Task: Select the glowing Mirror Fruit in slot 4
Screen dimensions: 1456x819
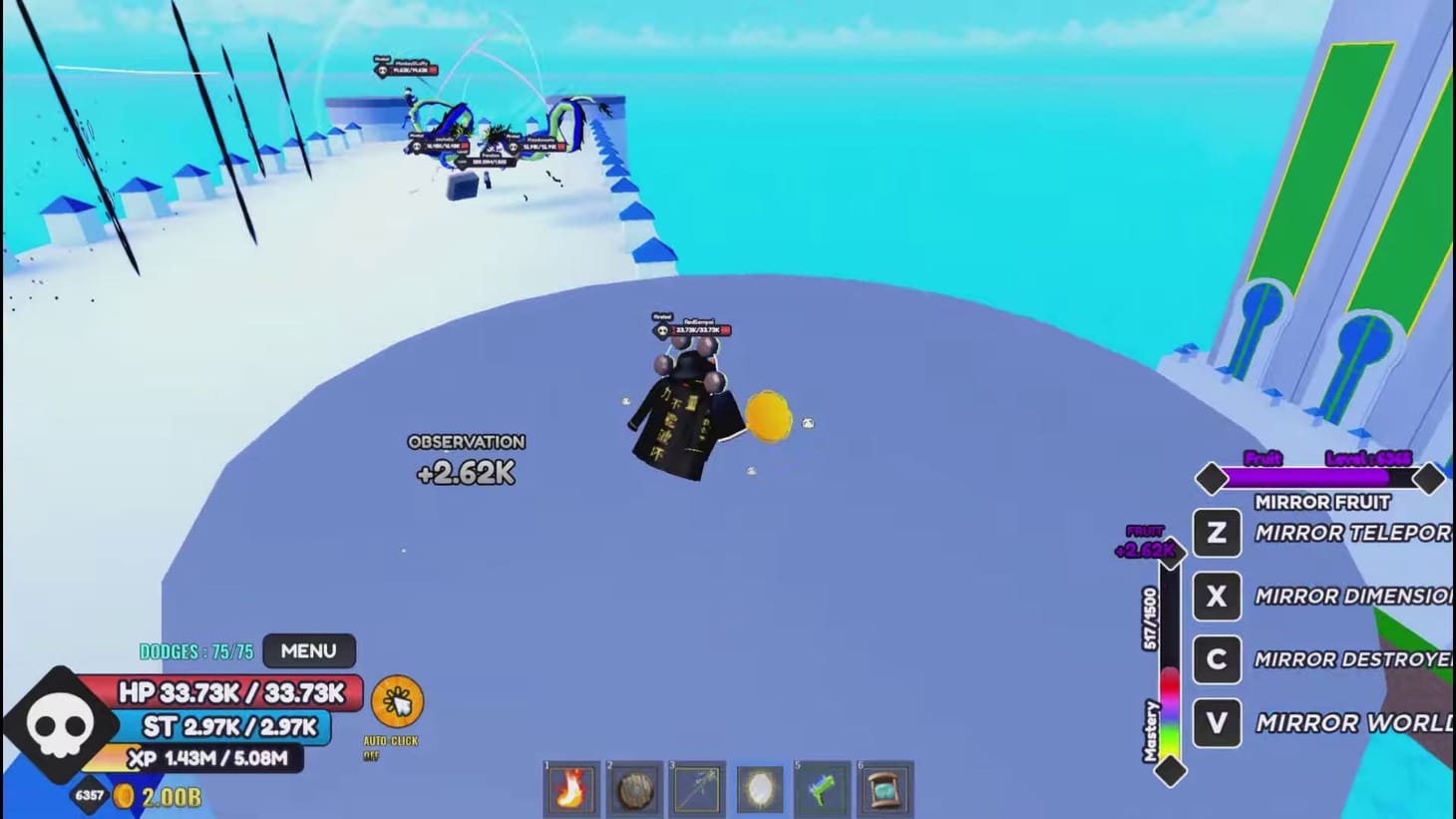Action: click(760, 789)
